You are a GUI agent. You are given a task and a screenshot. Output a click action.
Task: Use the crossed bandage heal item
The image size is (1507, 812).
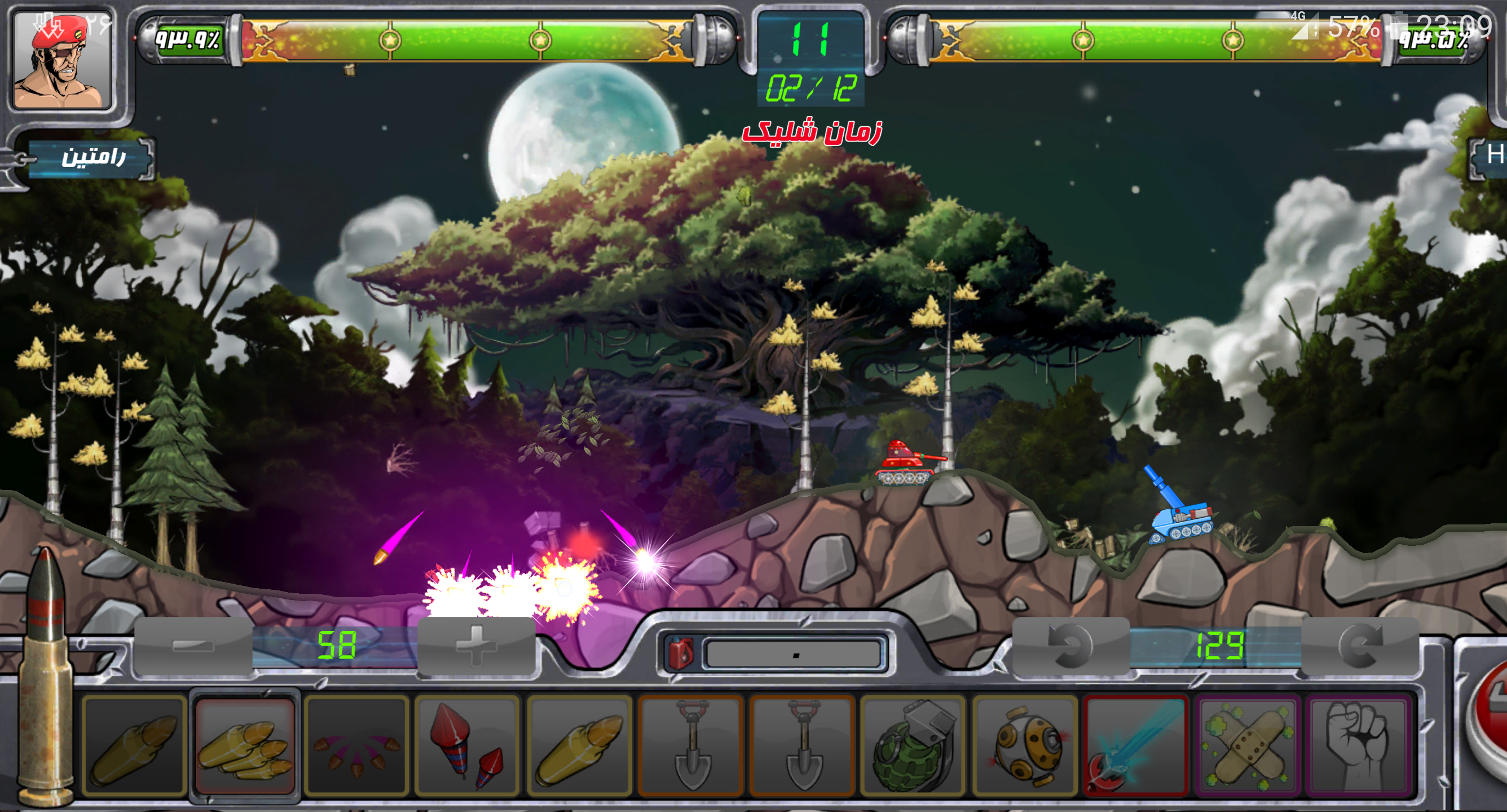(1247, 745)
